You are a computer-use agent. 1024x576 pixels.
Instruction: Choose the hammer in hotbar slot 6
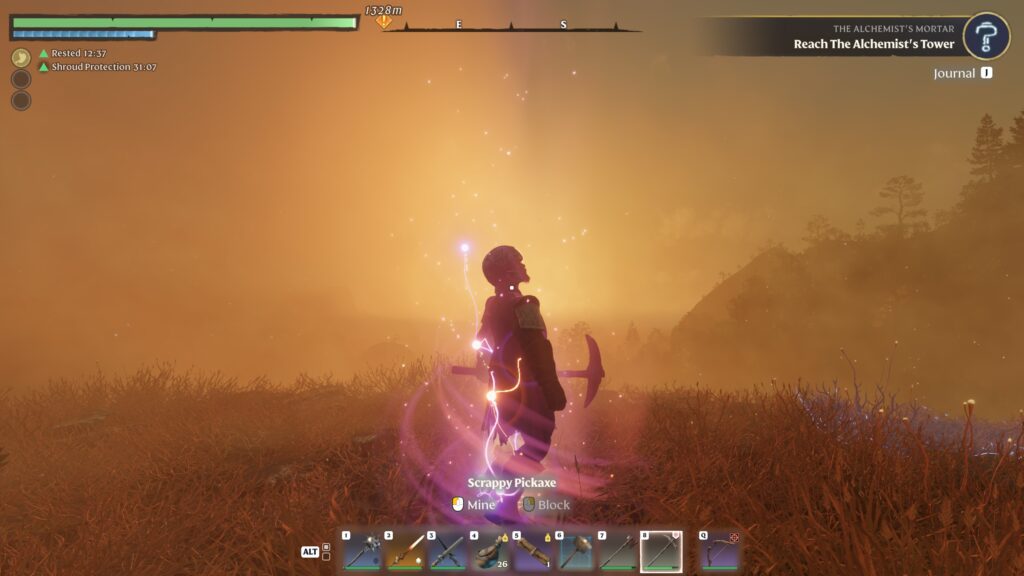(x=576, y=551)
